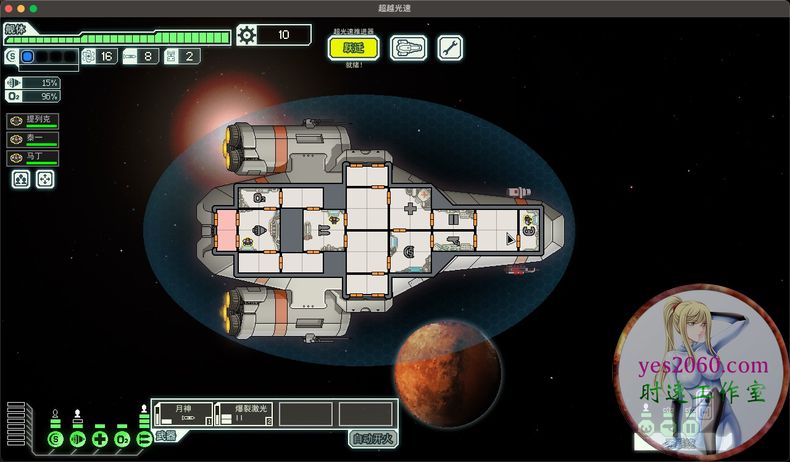Save current crew positions
Screen dimensions: 790x462
pos(20,179)
